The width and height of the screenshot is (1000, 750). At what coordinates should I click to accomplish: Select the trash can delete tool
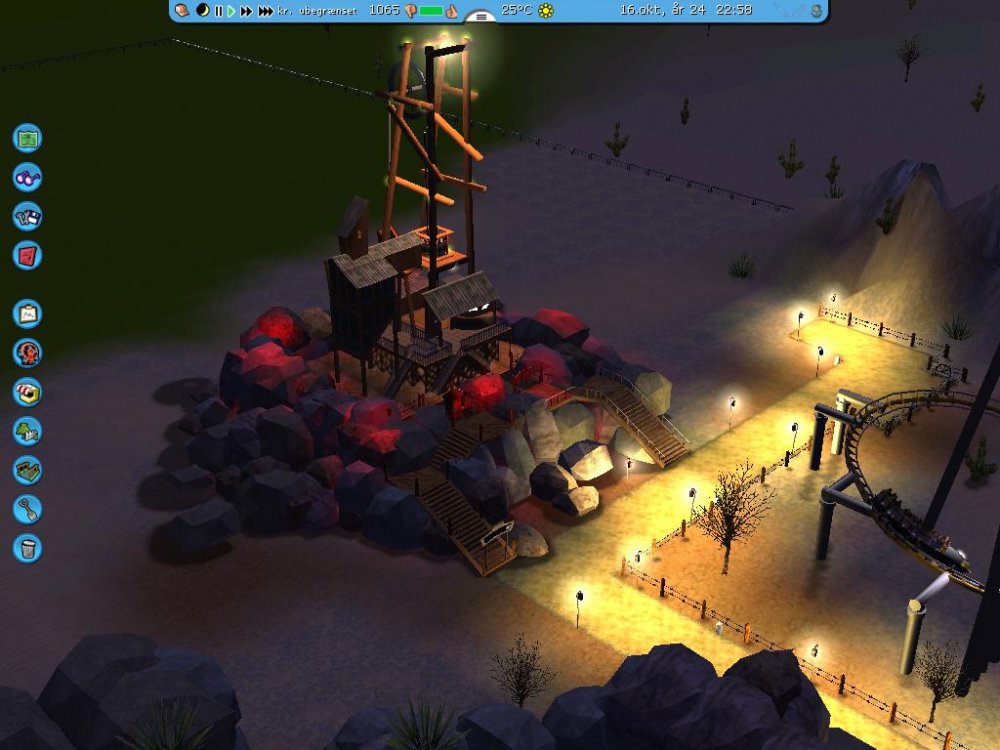pos(27,548)
